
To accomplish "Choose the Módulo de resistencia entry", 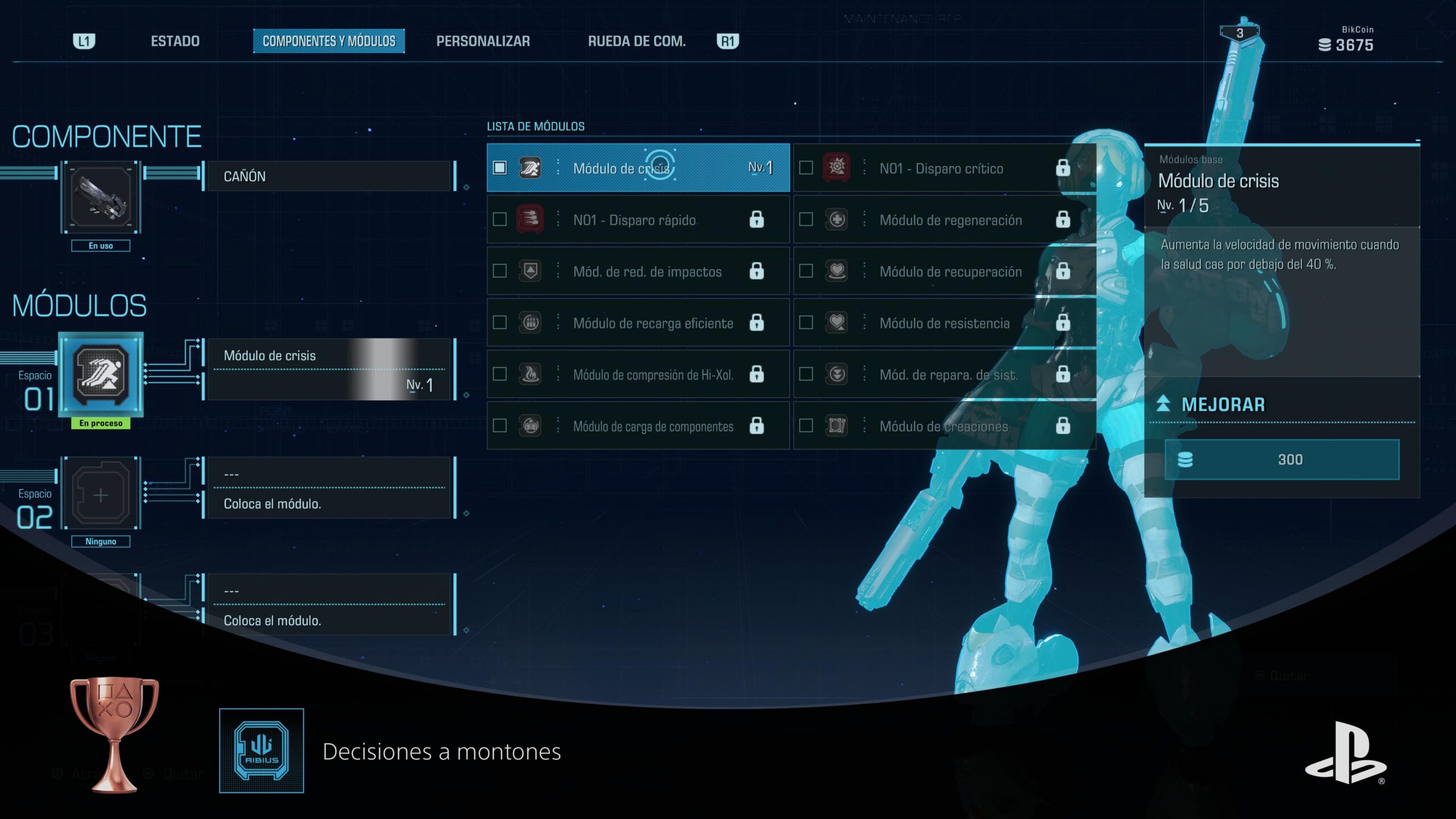I will coord(944,323).
